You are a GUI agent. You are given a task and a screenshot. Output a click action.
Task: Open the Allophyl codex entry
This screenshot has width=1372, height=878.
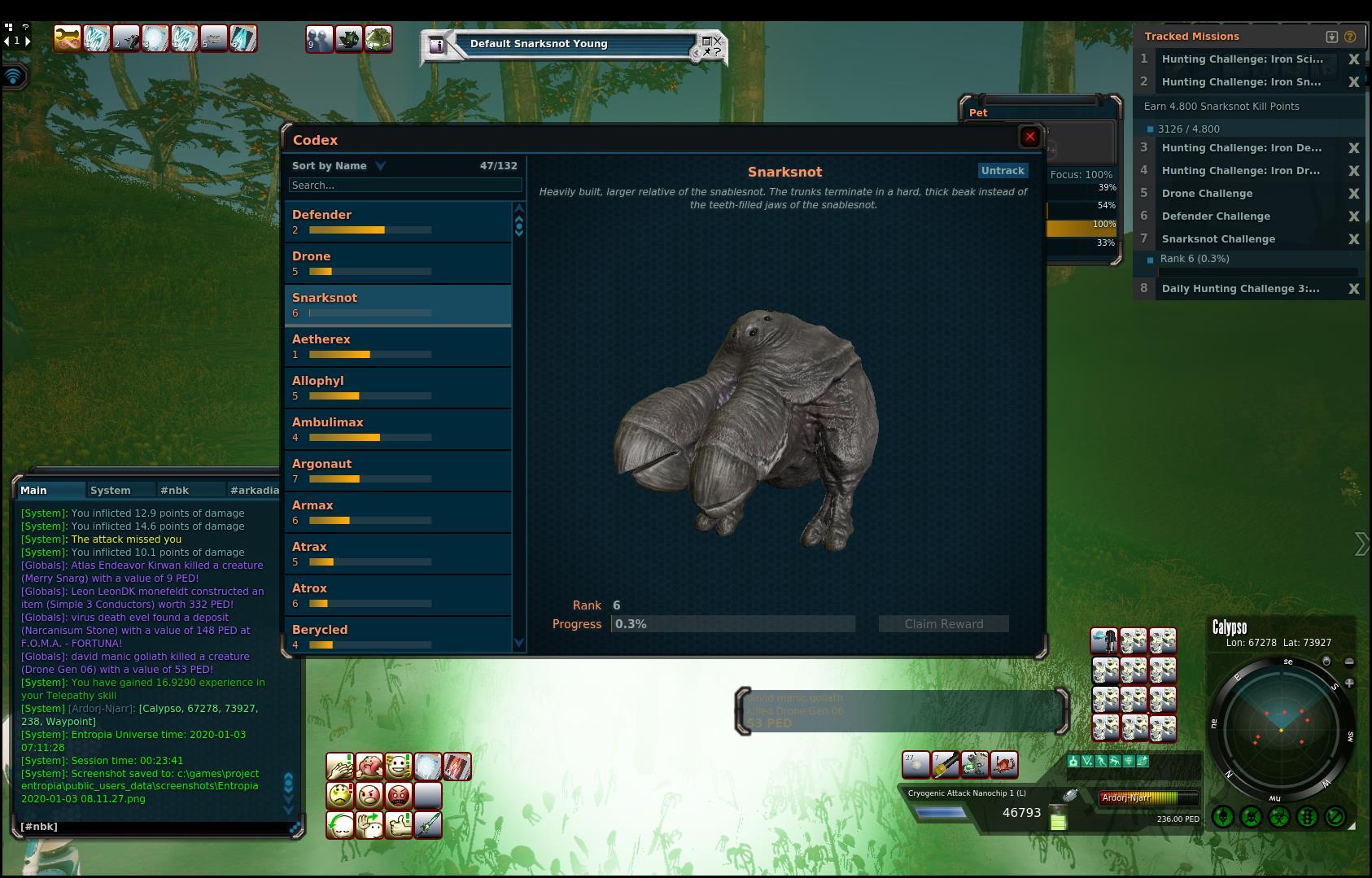[398, 387]
